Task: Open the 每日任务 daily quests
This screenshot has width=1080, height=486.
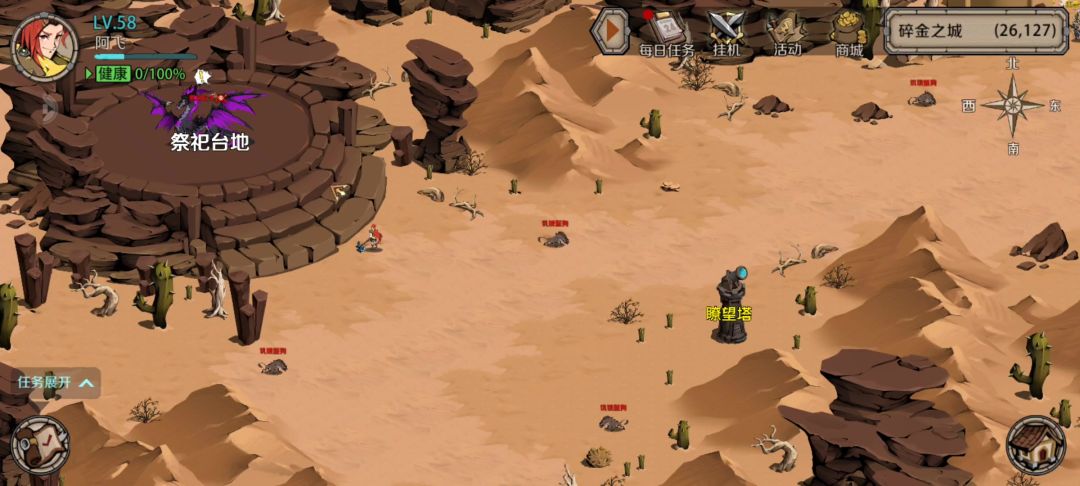Action: pyautogui.click(x=666, y=33)
